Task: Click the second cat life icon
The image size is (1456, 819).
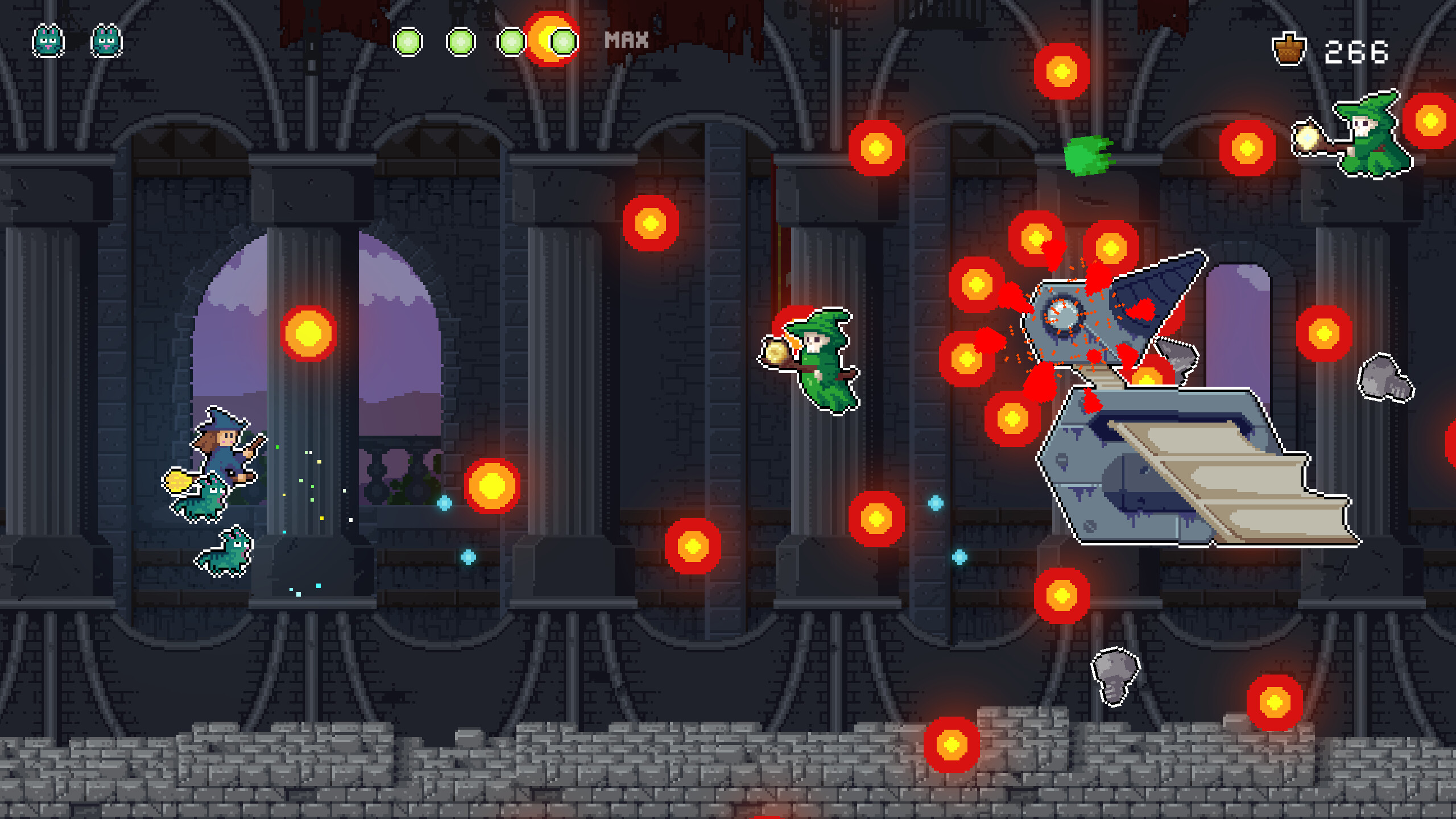Action: tap(105, 41)
